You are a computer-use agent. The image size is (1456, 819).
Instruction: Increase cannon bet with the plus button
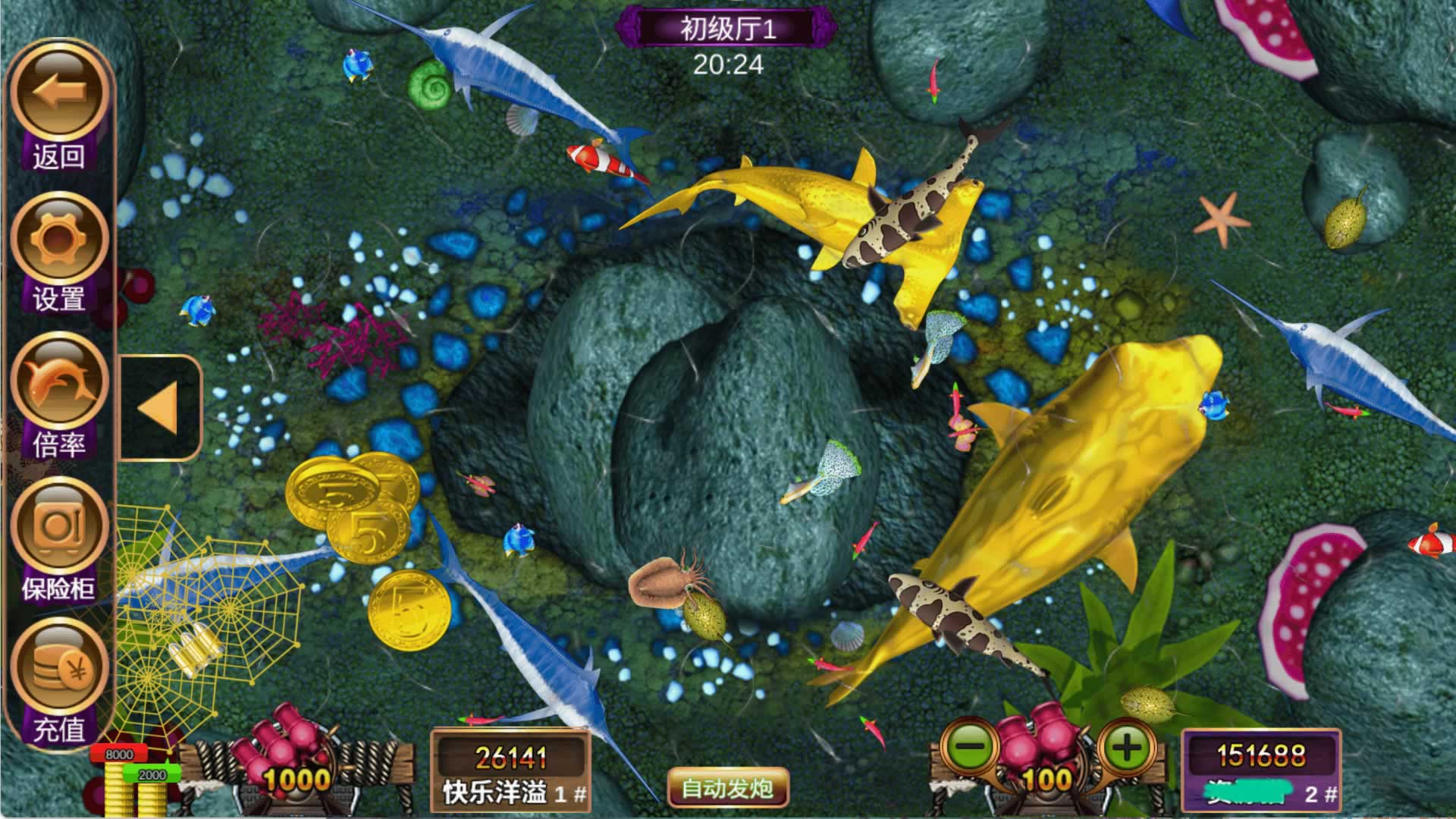(1126, 748)
